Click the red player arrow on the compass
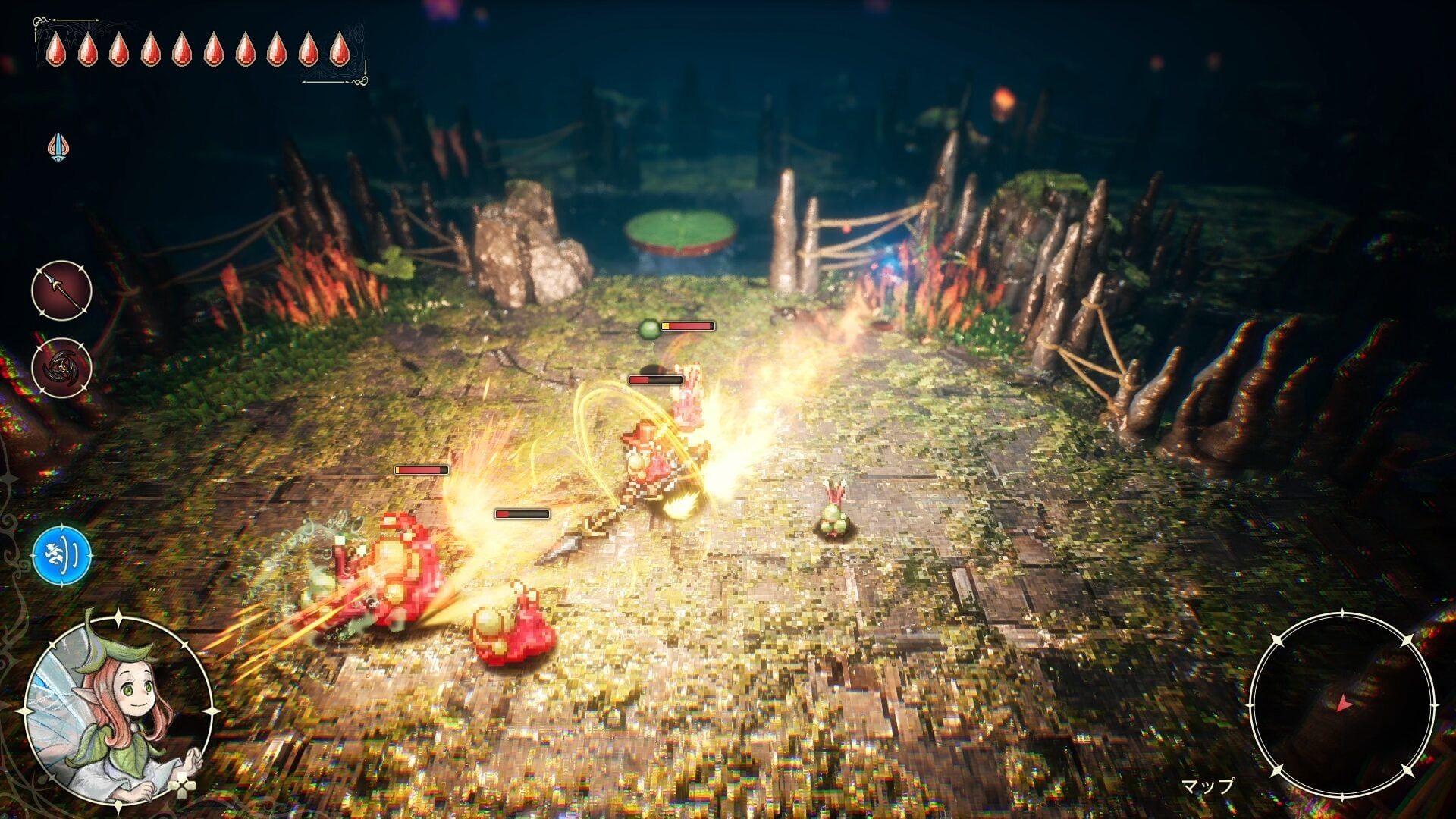Image resolution: width=1456 pixels, height=819 pixels. 1345,704
